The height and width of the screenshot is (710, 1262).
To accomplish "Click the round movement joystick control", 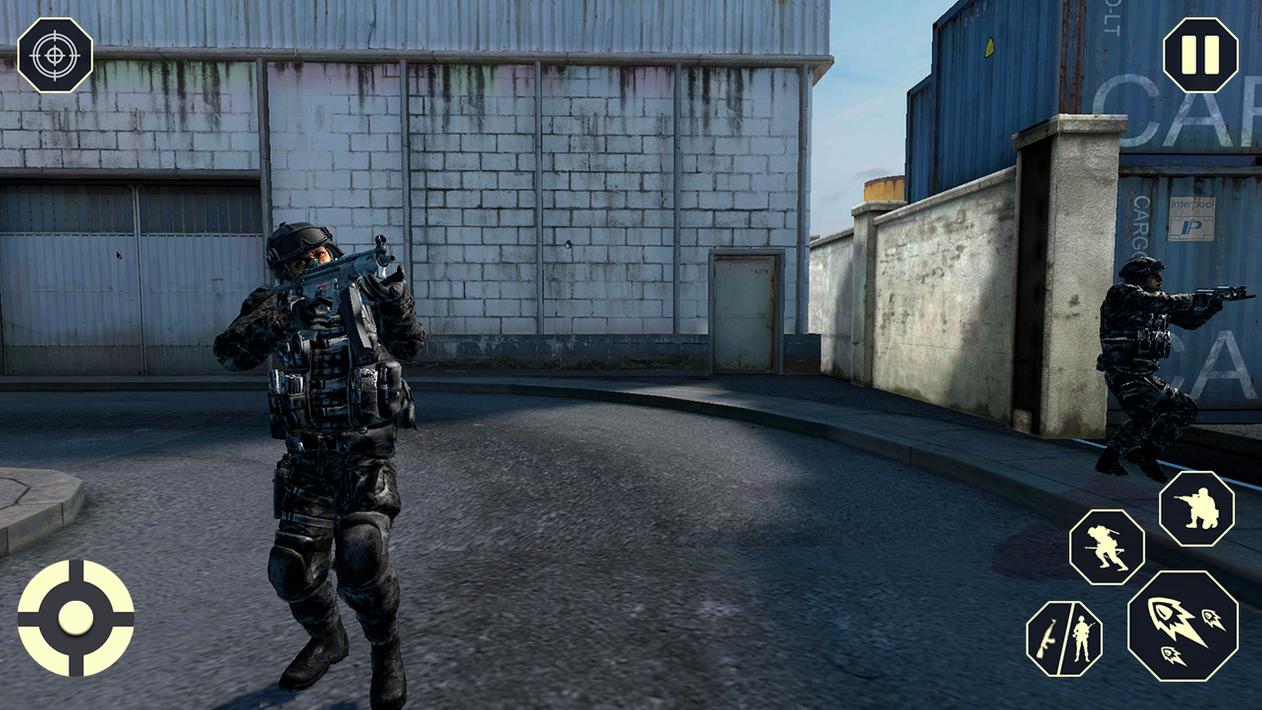I will pos(76,618).
